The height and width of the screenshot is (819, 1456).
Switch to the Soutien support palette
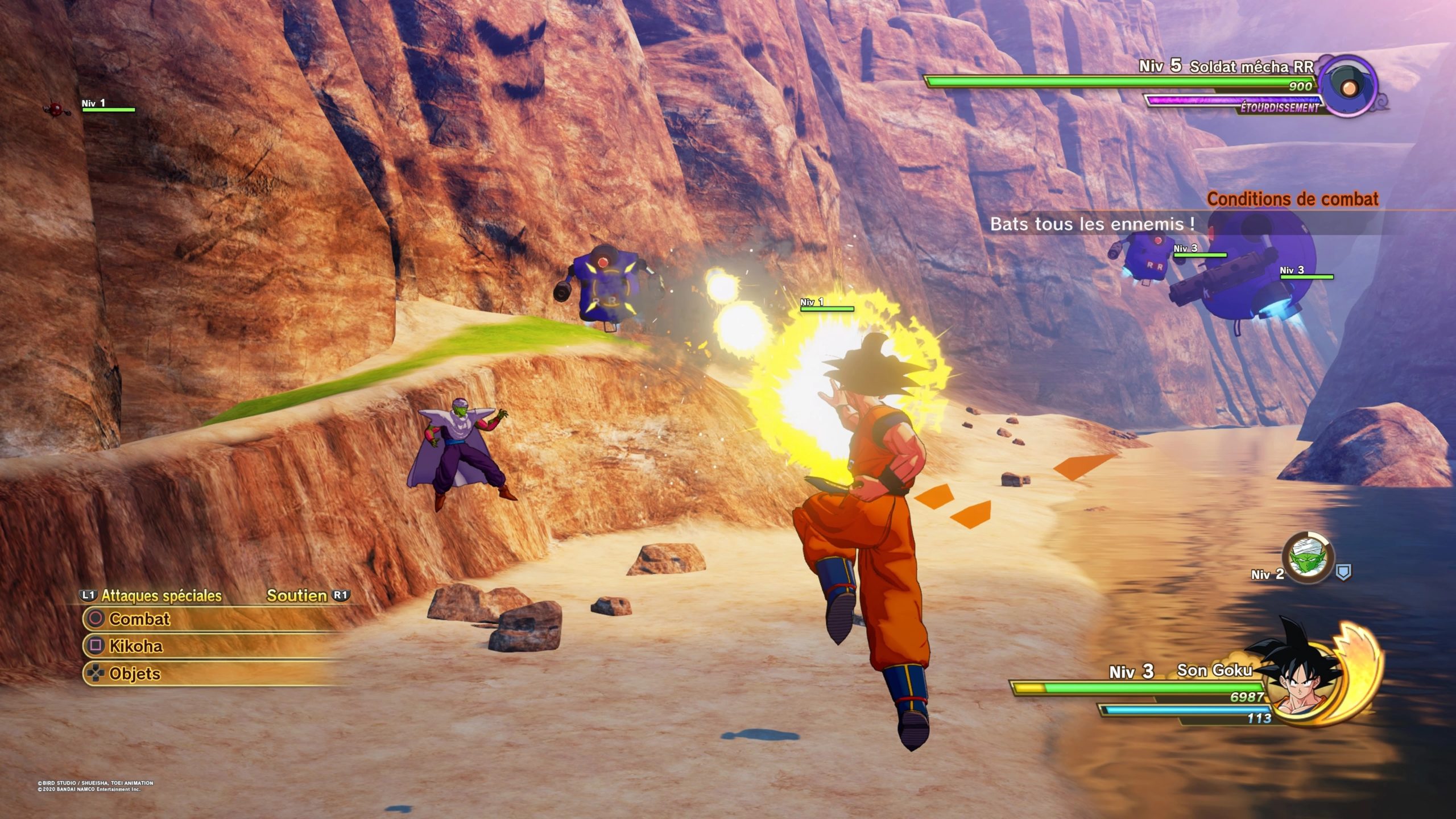297,595
